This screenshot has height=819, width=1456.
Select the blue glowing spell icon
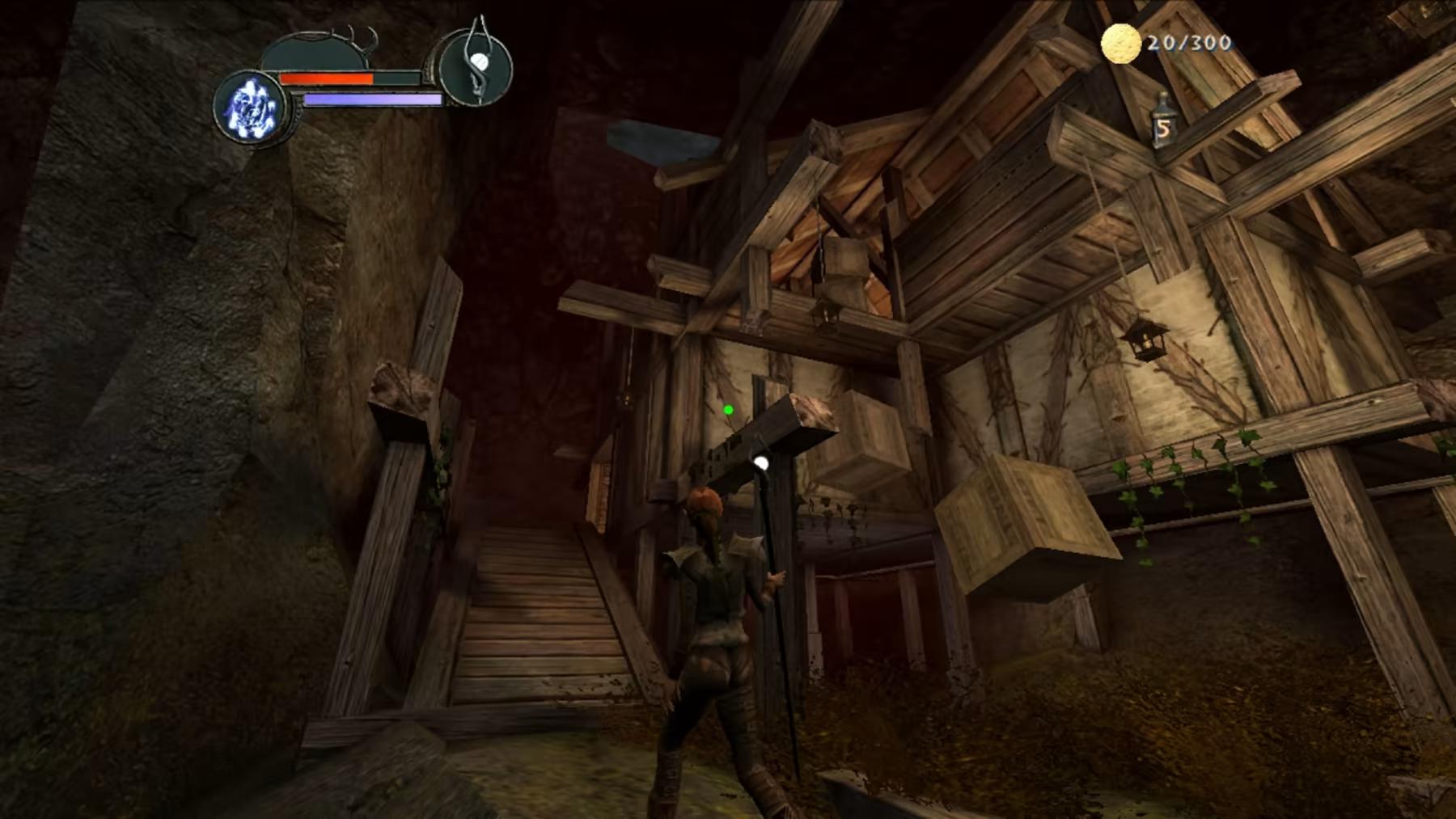click(250, 108)
